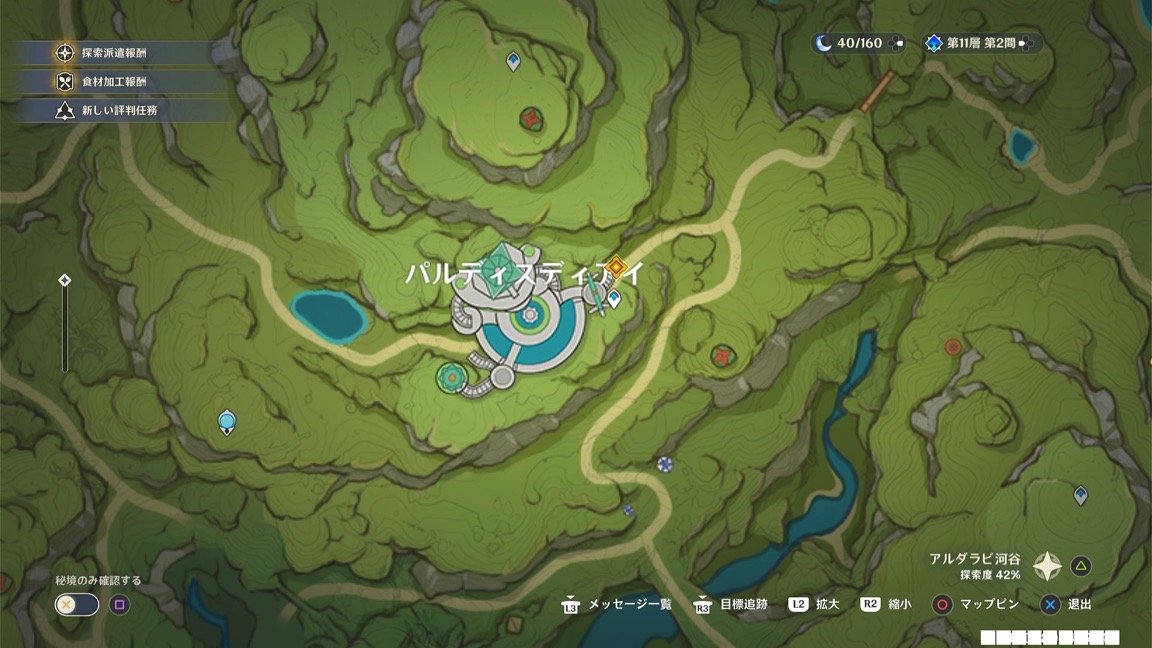
Task: Select the 新しい評判任務 reputation notice
Action: pos(118,111)
